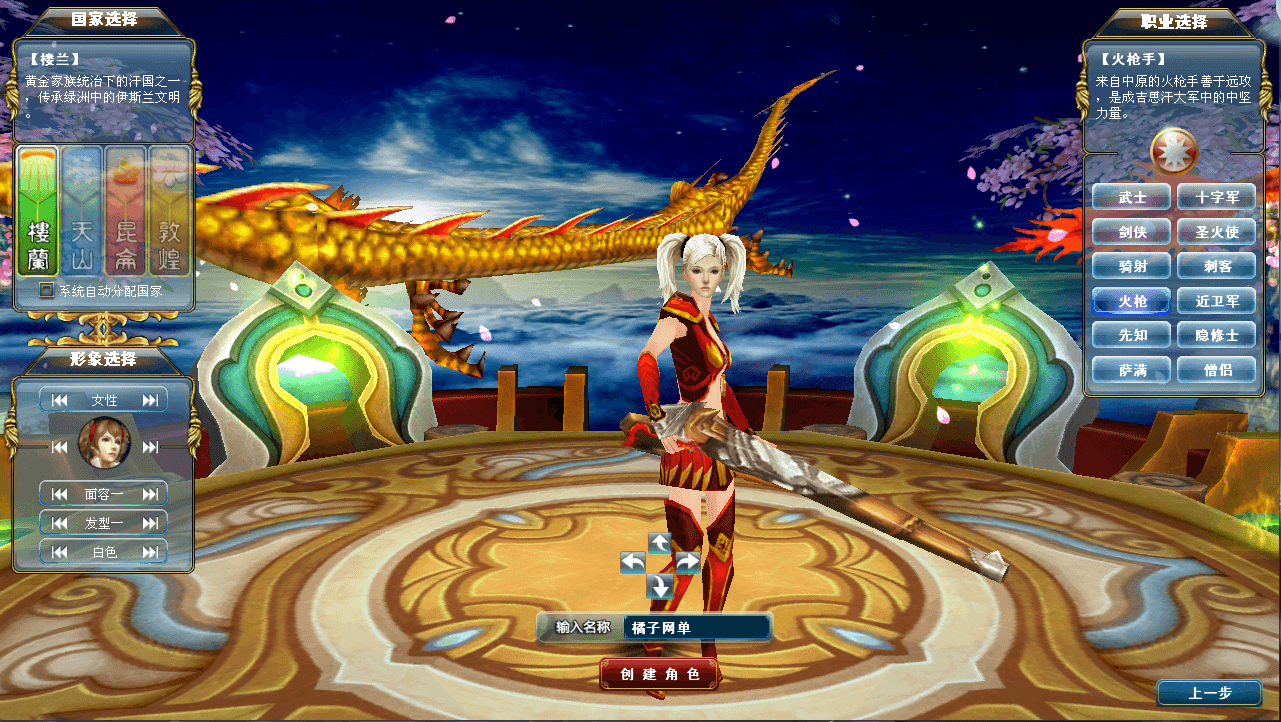
Task: Focus the 输入名称 character name field
Action: [x=696, y=628]
